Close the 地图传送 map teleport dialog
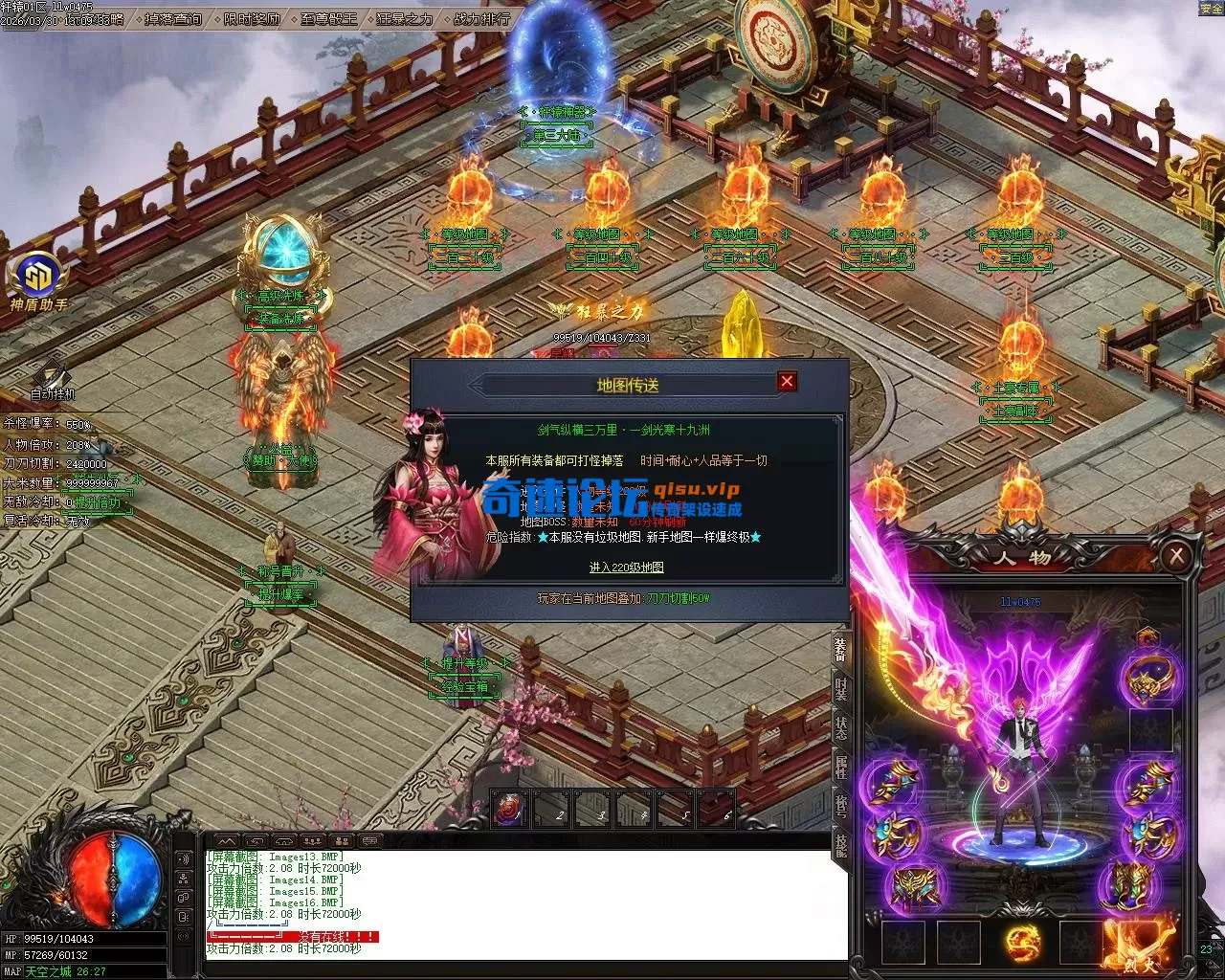 point(787,381)
